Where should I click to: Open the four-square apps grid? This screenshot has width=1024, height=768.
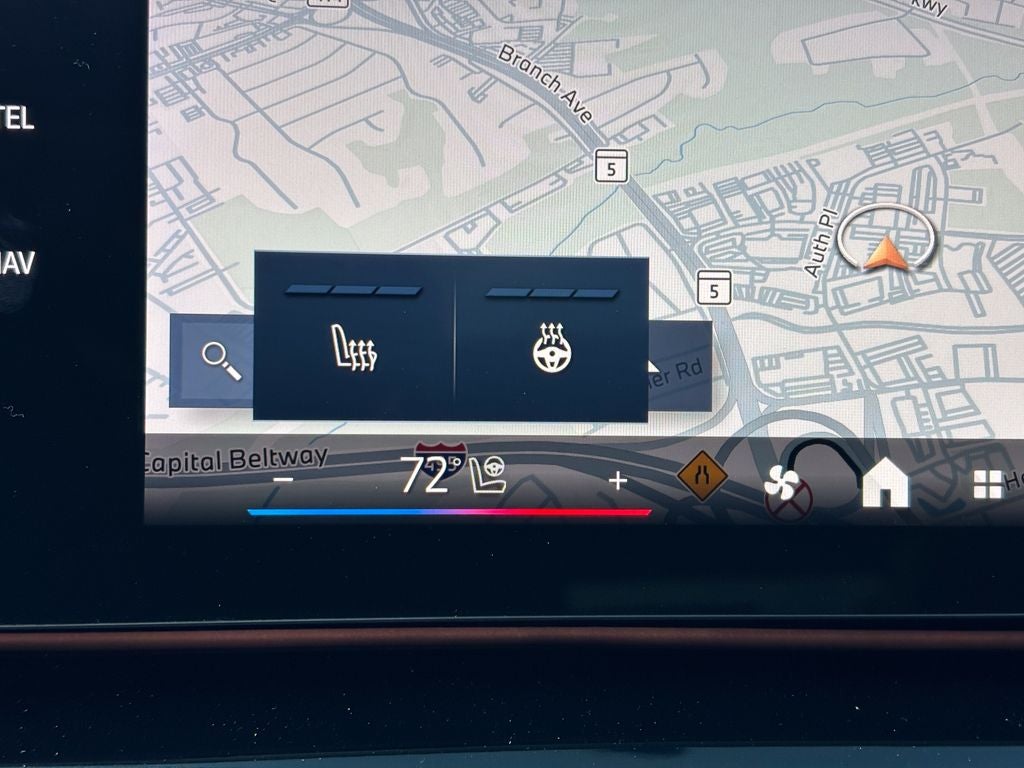click(988, 485)
